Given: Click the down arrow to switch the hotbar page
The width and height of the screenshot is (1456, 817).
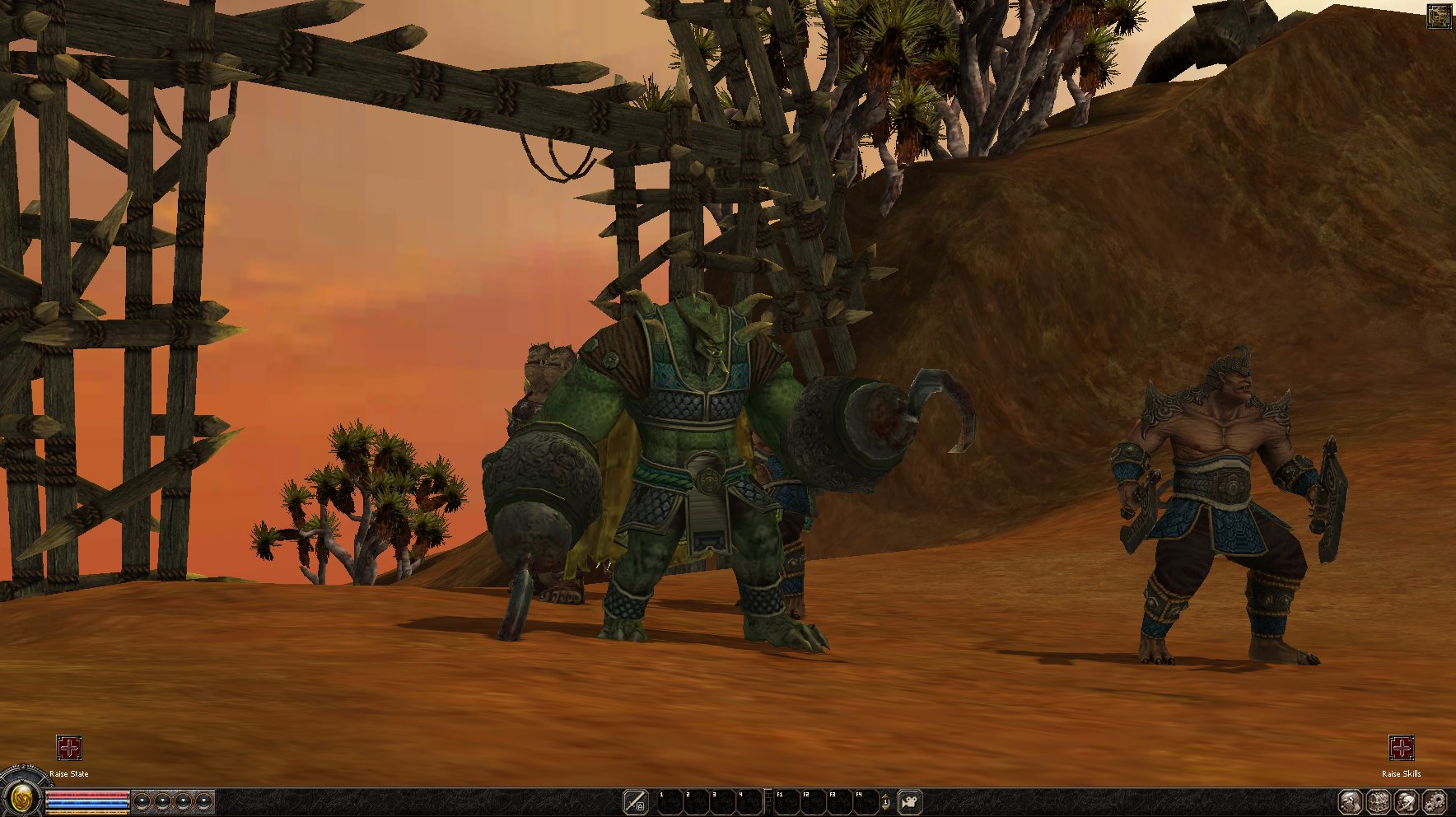Looking at the screenshot, I should tap(886, 808).
